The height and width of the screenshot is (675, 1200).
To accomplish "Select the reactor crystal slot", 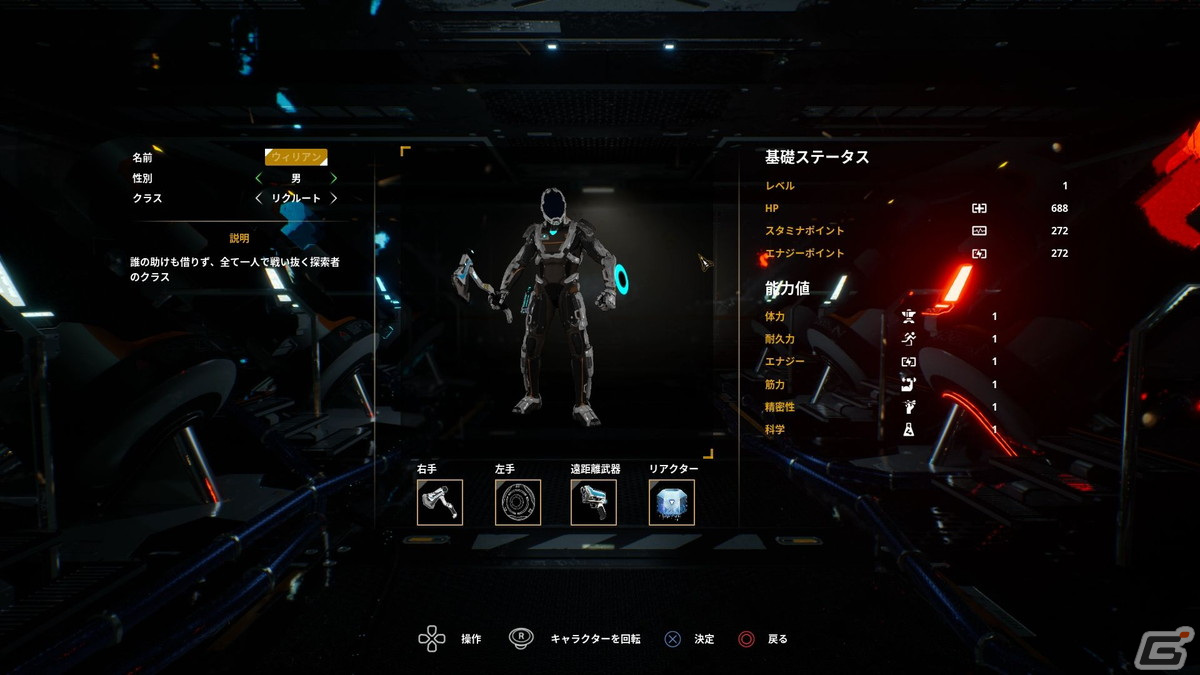I will [671, 502].
